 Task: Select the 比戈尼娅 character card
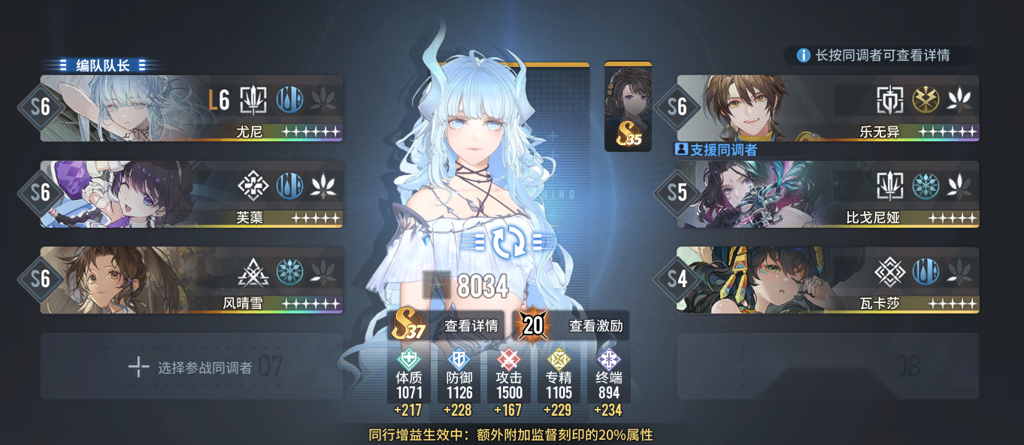point(828,194)
